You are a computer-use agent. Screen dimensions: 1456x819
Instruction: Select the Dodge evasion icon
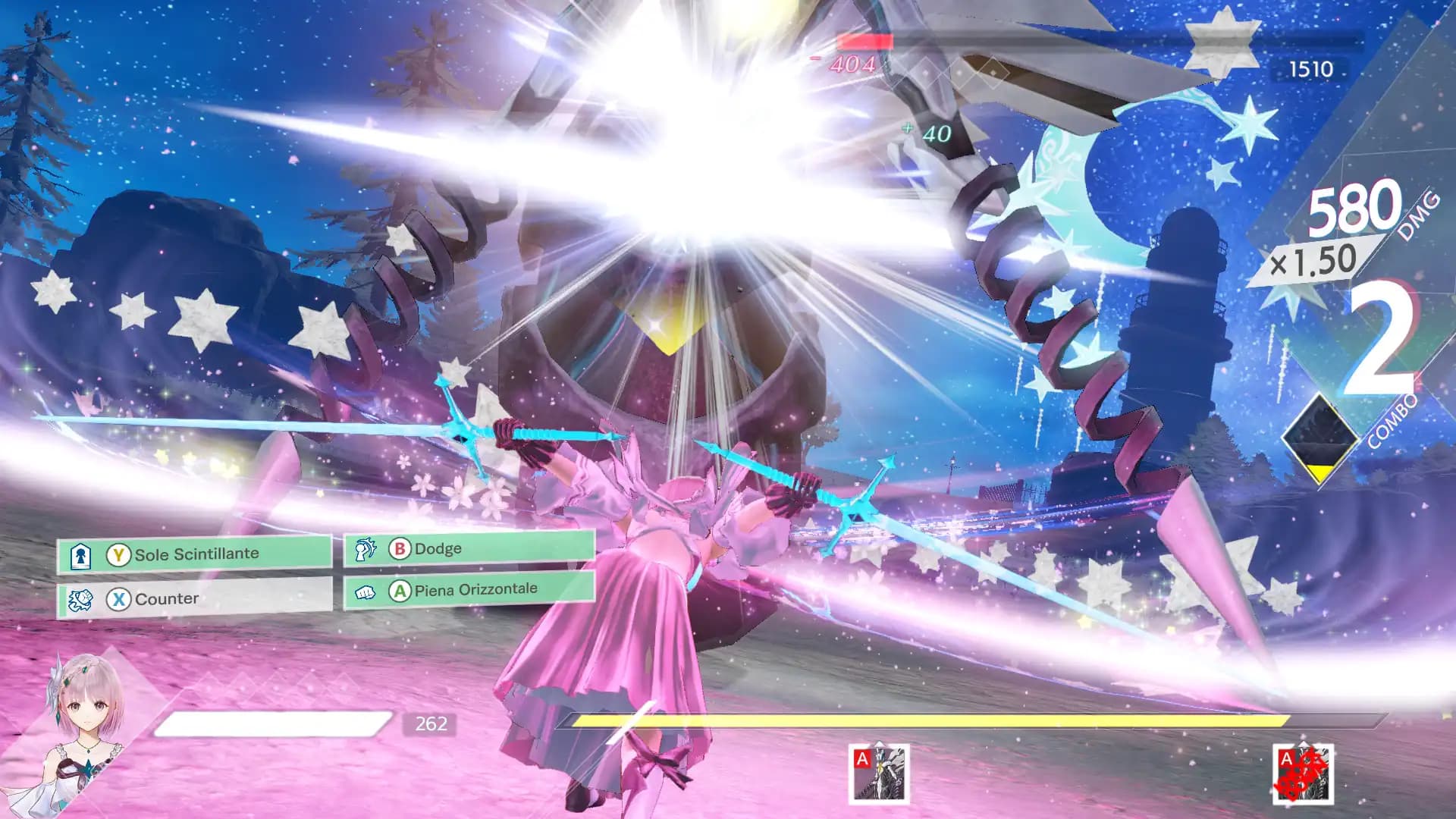(366, 548)
